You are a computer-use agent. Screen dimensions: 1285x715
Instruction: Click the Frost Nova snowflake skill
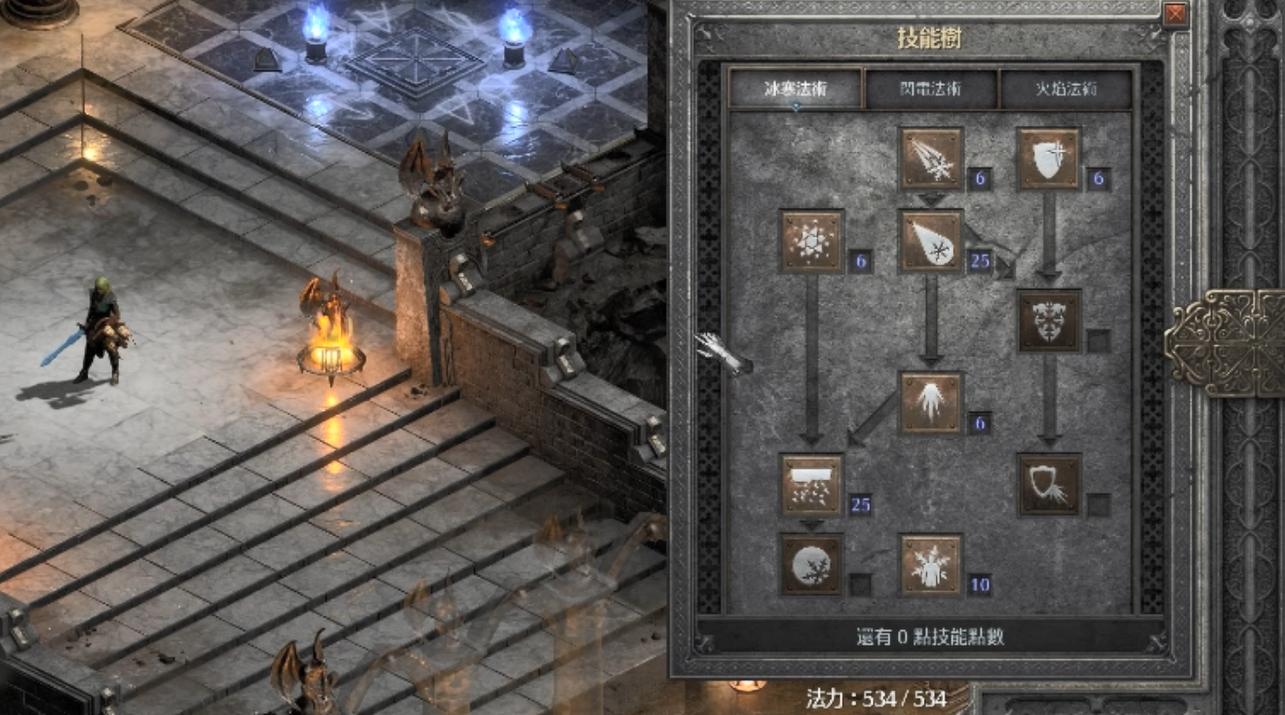(x=812, y=240)
